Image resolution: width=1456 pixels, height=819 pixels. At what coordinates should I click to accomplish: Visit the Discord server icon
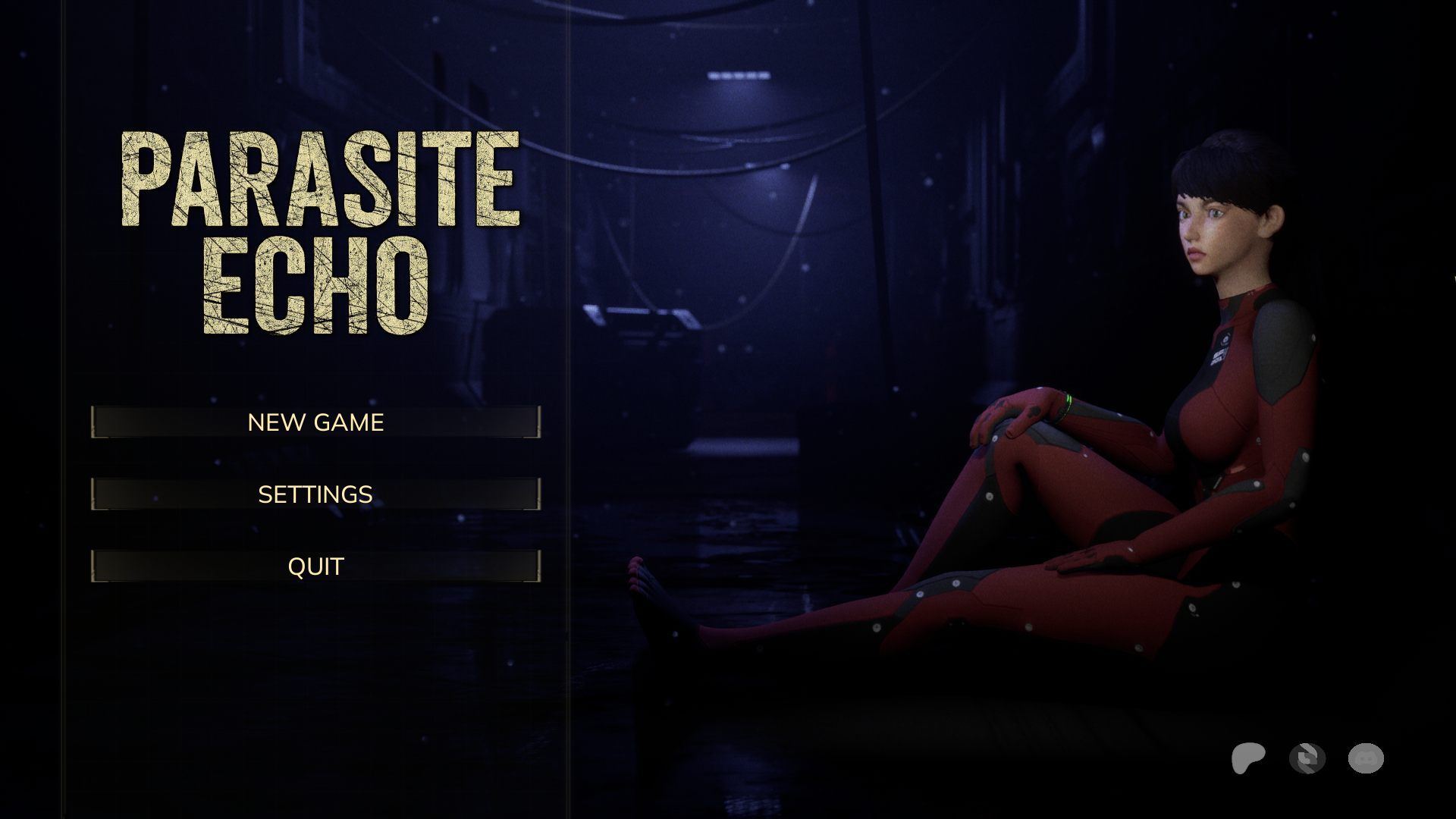pyautogui.click(x=1366, y=758)
